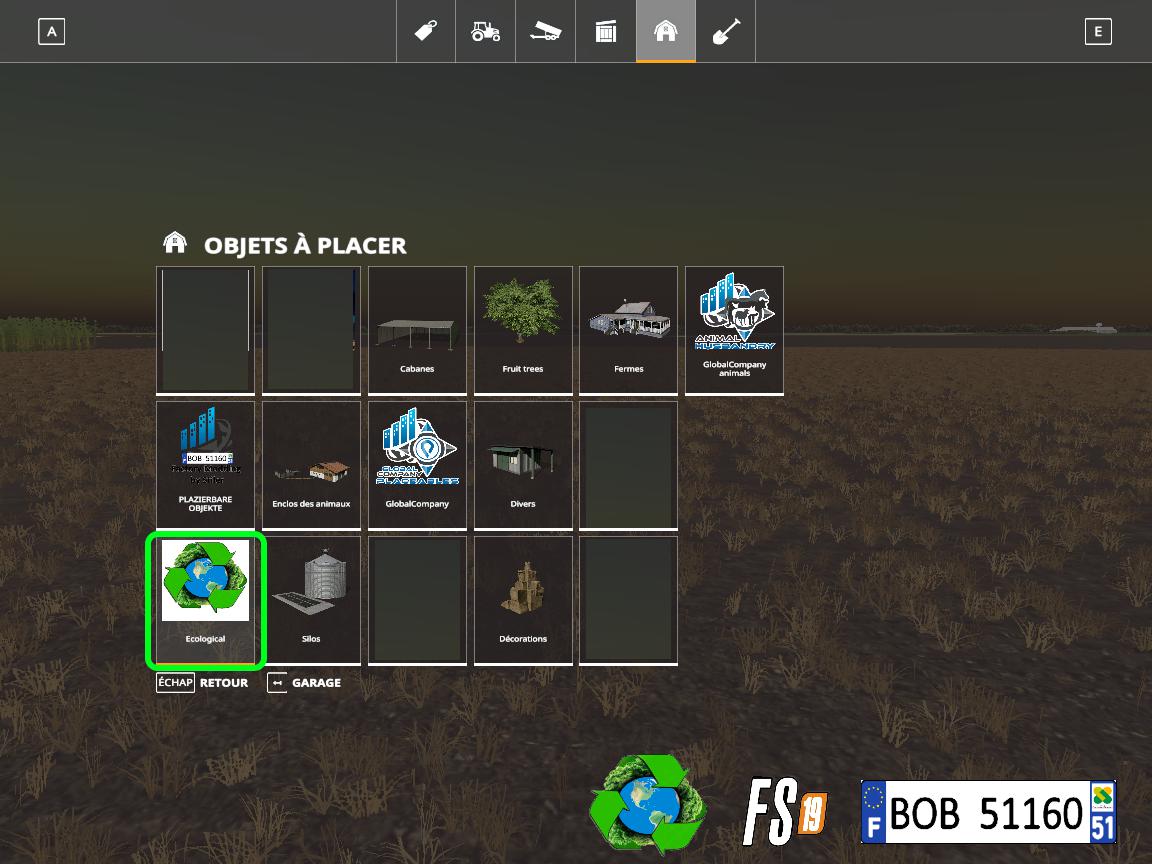Screen dimensions: 1152x864
Task: Open Enclos des animaux category
Action: [x=311, y=465]
